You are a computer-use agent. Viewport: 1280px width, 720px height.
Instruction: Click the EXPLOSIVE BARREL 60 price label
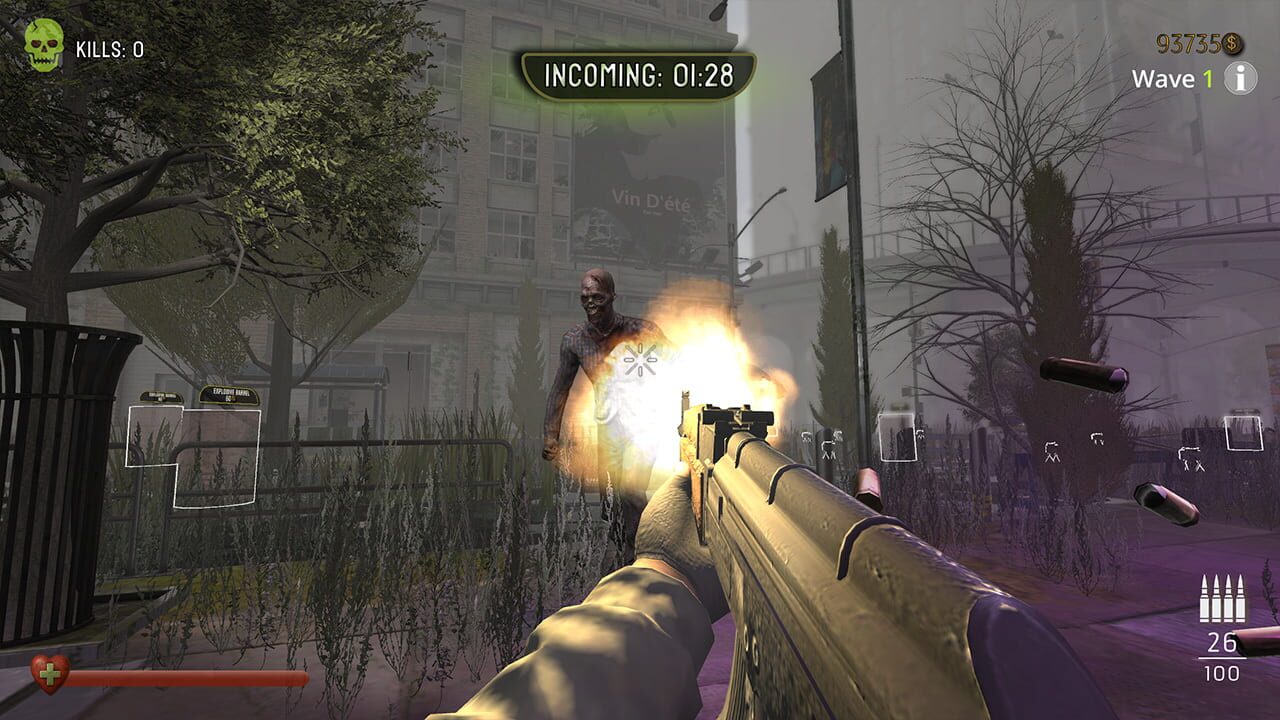(229, 394)
